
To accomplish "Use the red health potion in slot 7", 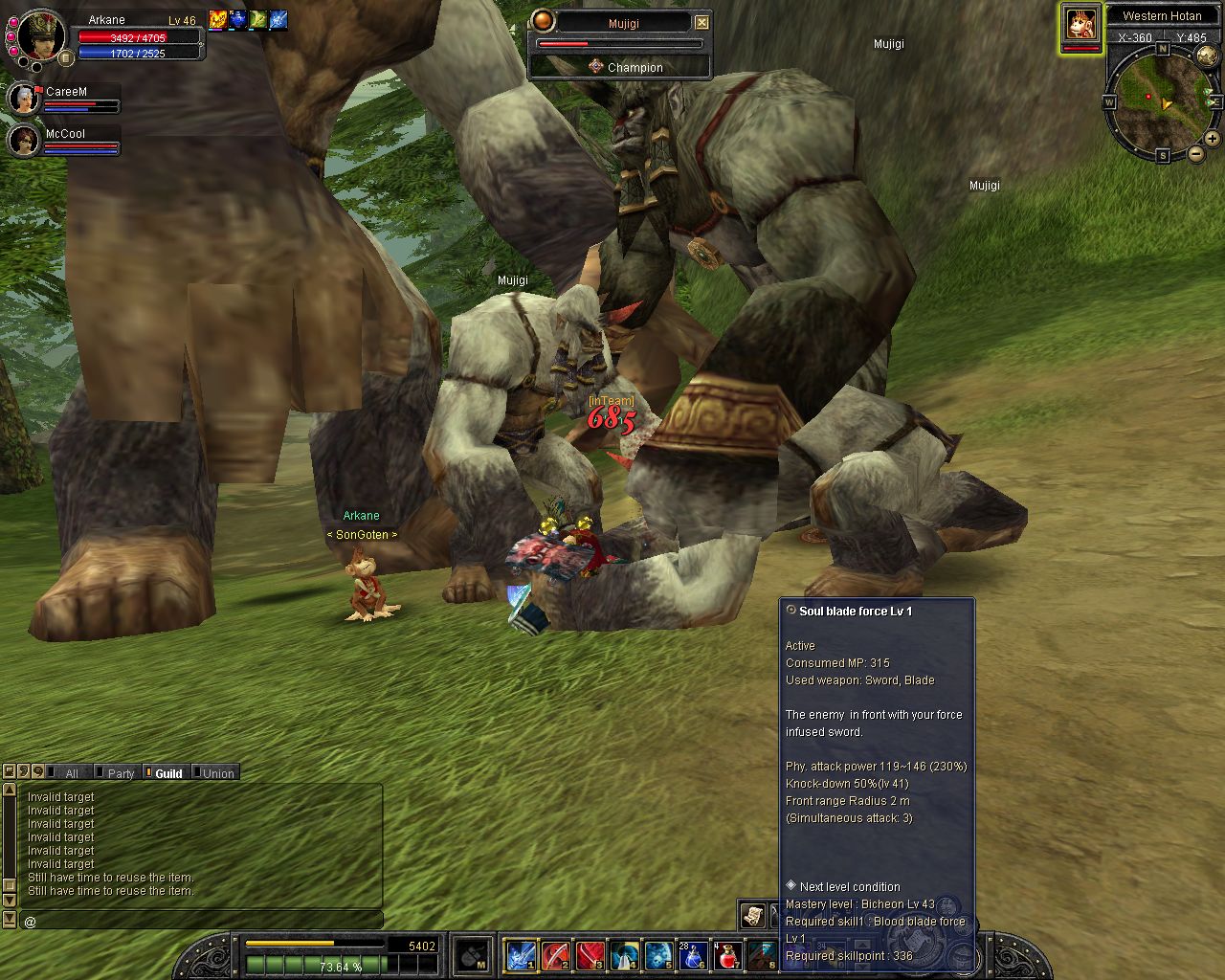I will (x=727, y=955).
